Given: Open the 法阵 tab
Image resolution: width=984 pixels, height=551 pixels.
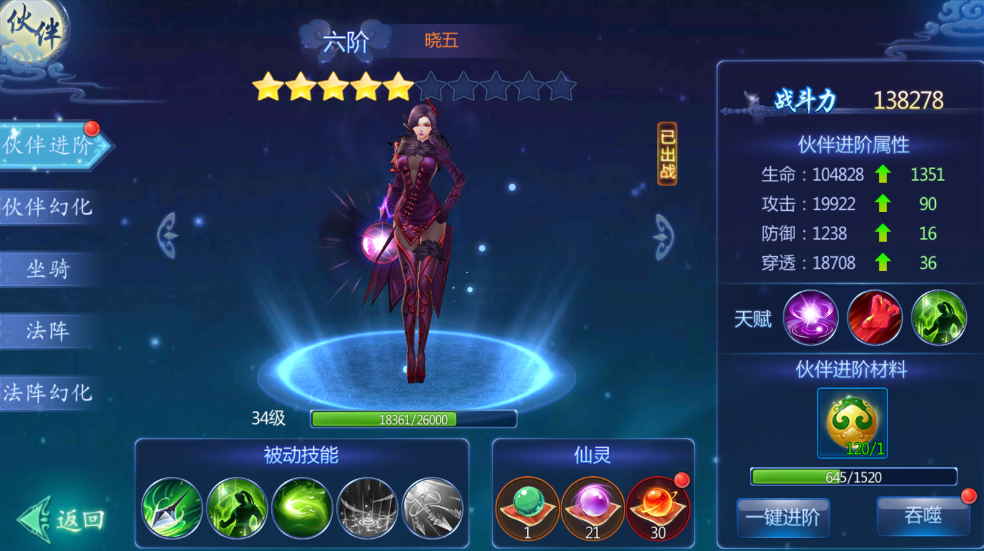Looking at the screenshot, I should coord(48,331).
